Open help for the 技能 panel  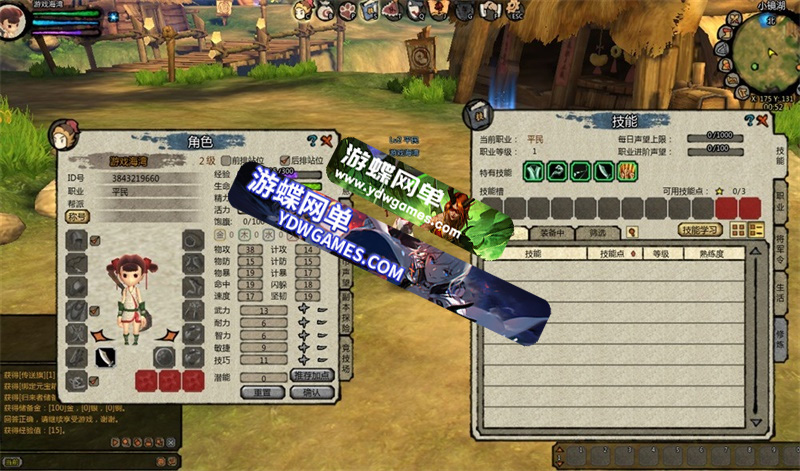(x=747, y=121)
